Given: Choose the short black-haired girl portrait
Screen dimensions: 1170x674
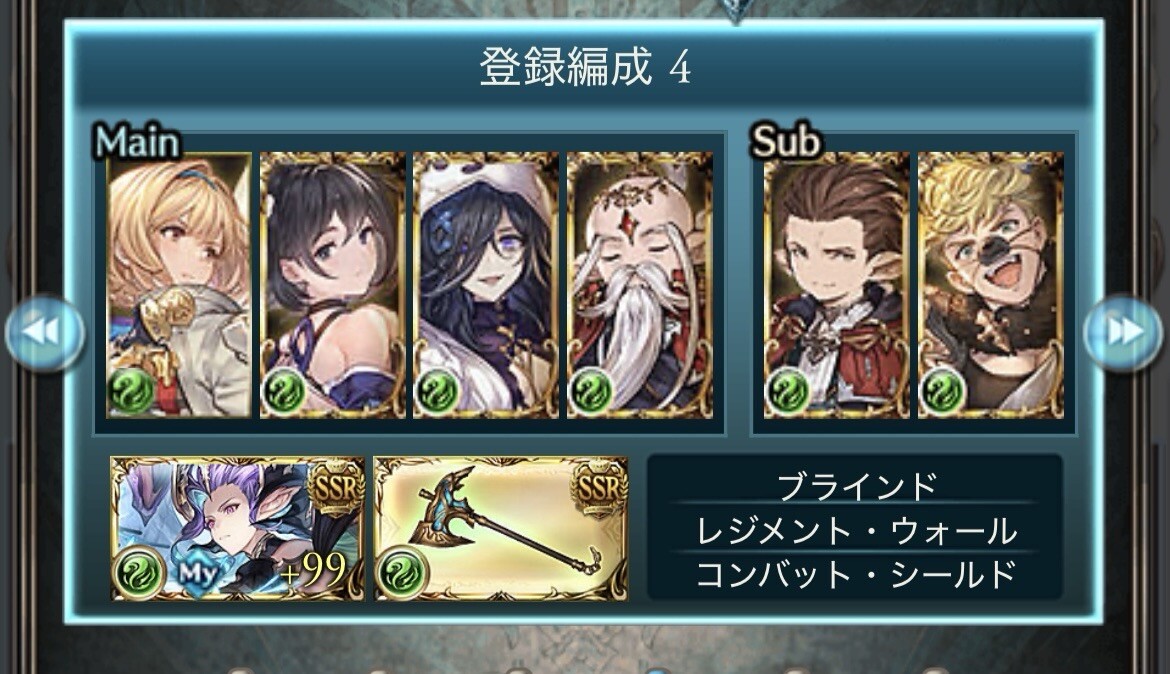Looking at the screenshot, I should tap(333, 285).
